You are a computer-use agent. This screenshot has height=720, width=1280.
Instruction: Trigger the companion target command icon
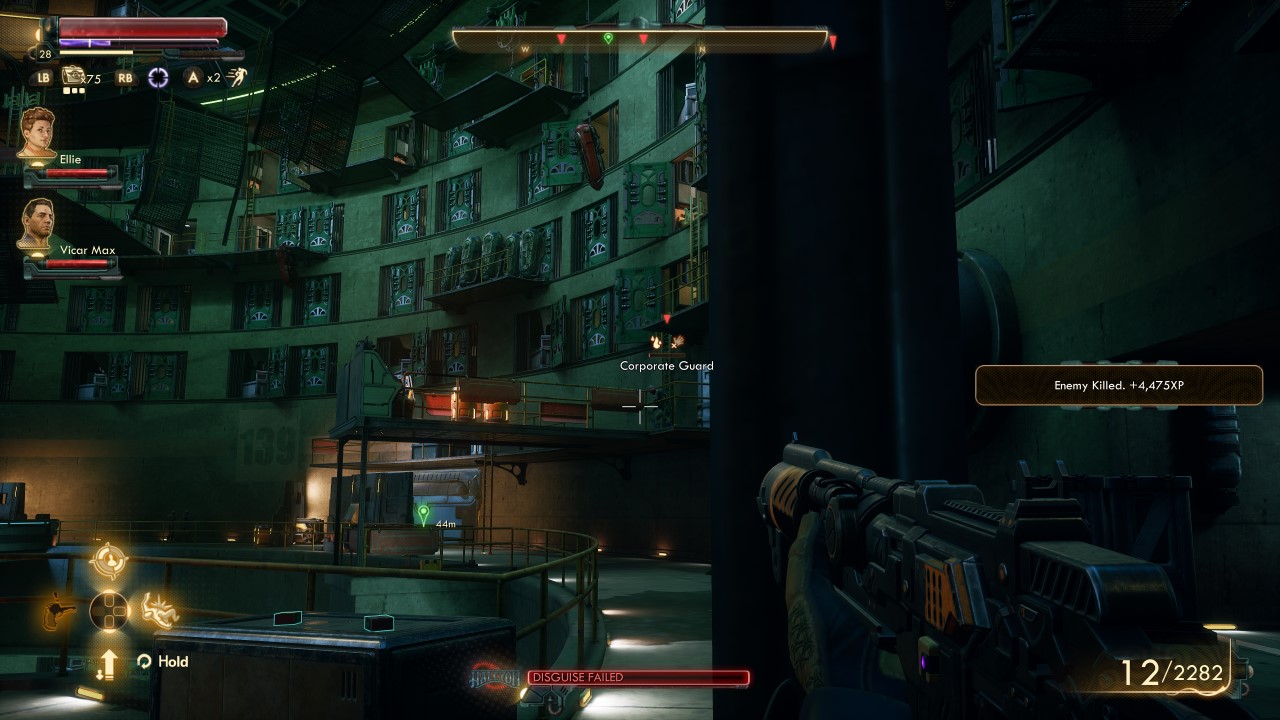(109, 561)
